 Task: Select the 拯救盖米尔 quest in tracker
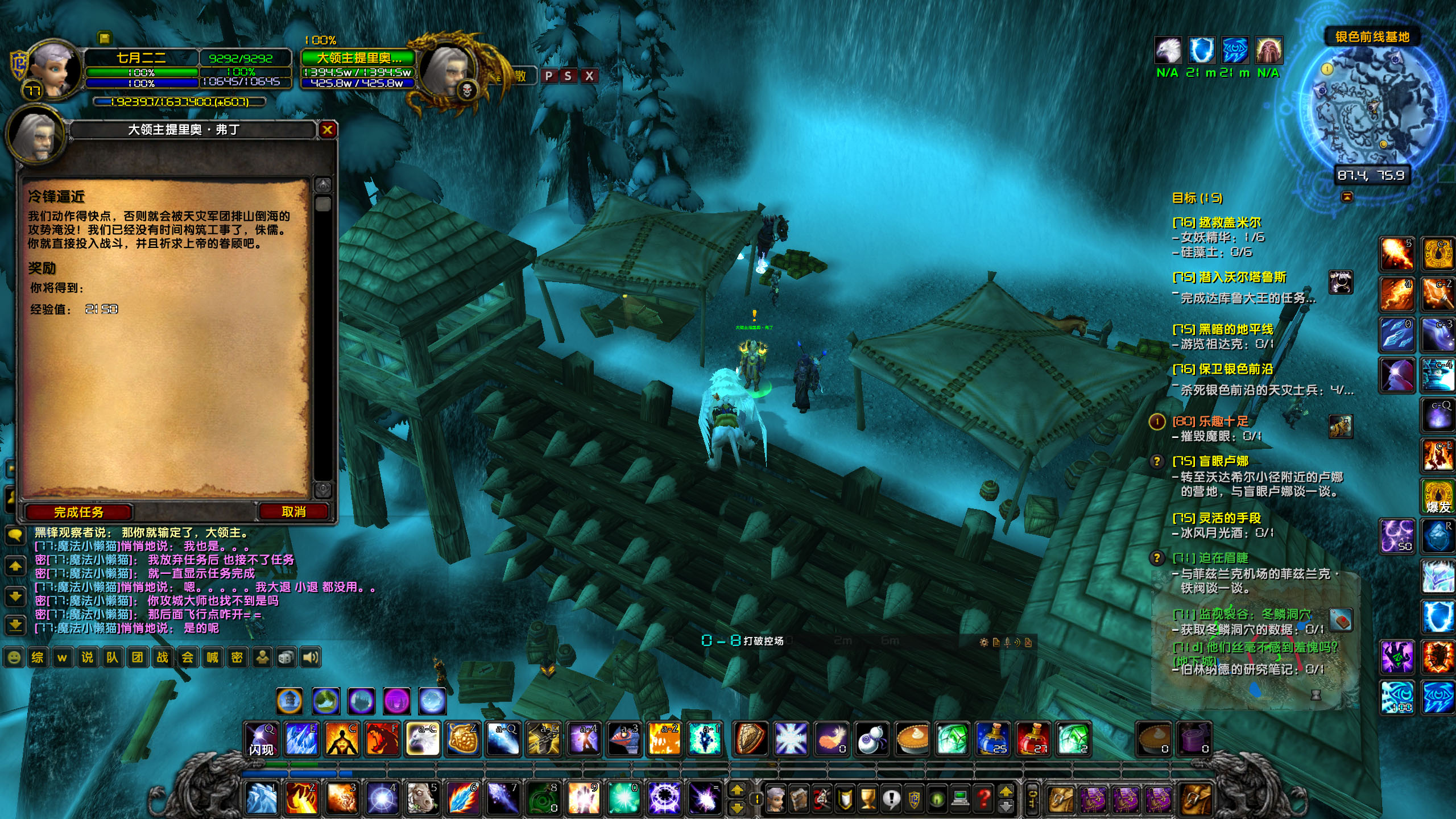point(1223,222)
